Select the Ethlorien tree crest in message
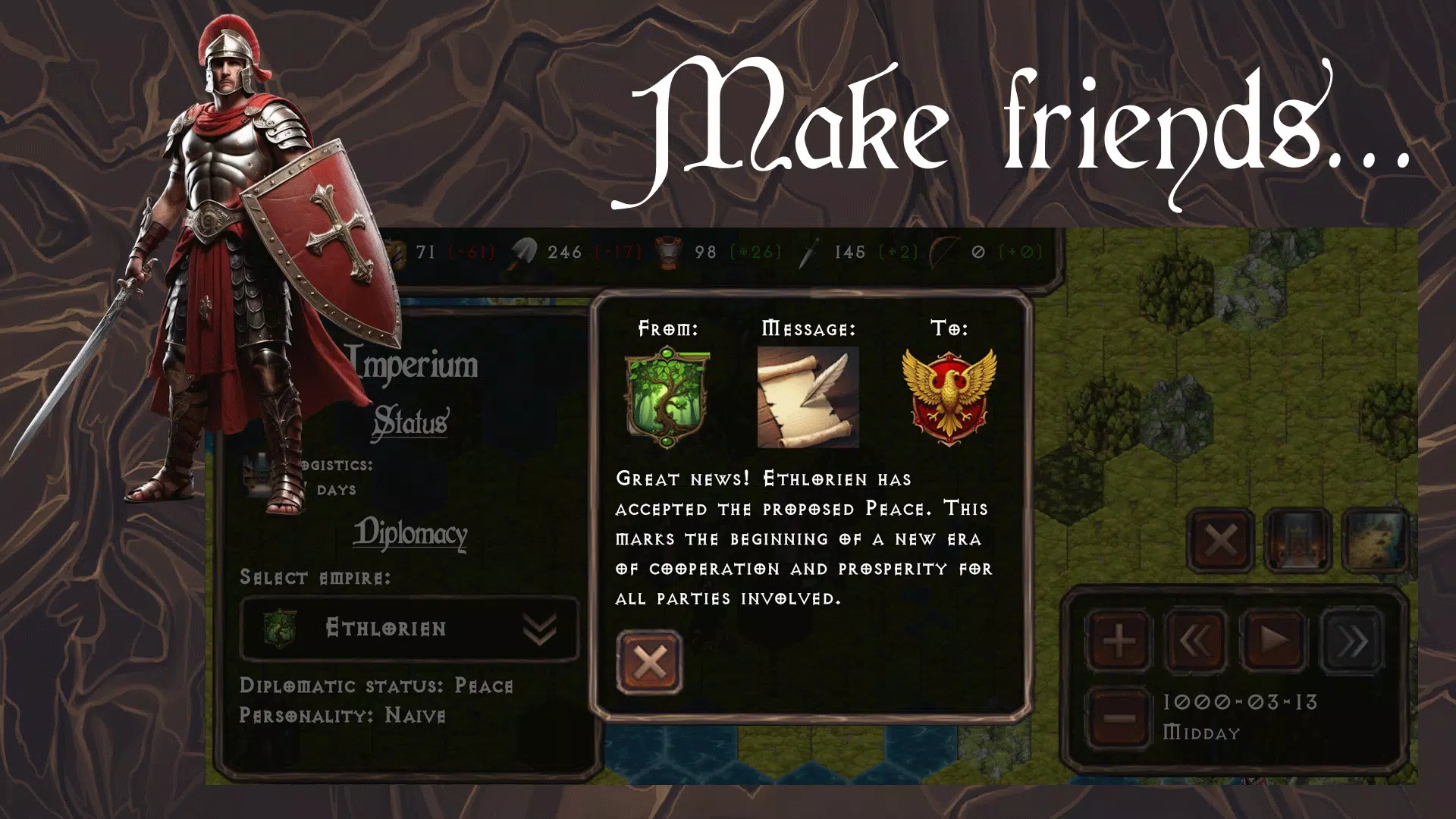Image resolution: width=1456 pixels, height=819 pixels. click(x=667, y=397)
